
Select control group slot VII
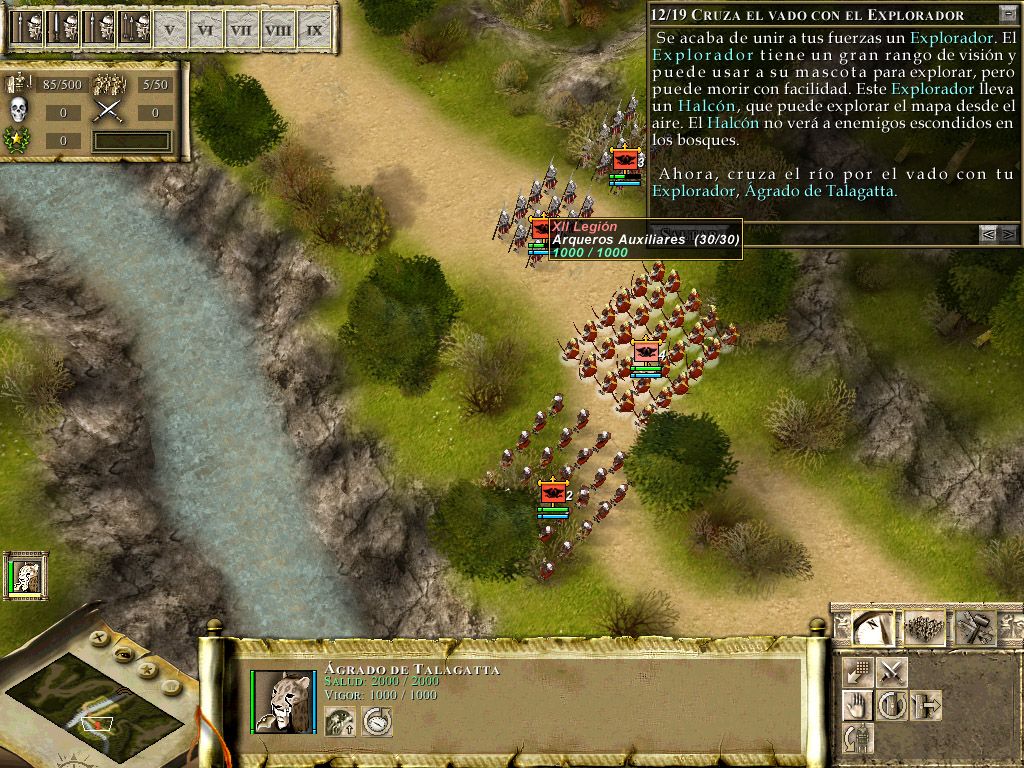(x=241, y=29)
